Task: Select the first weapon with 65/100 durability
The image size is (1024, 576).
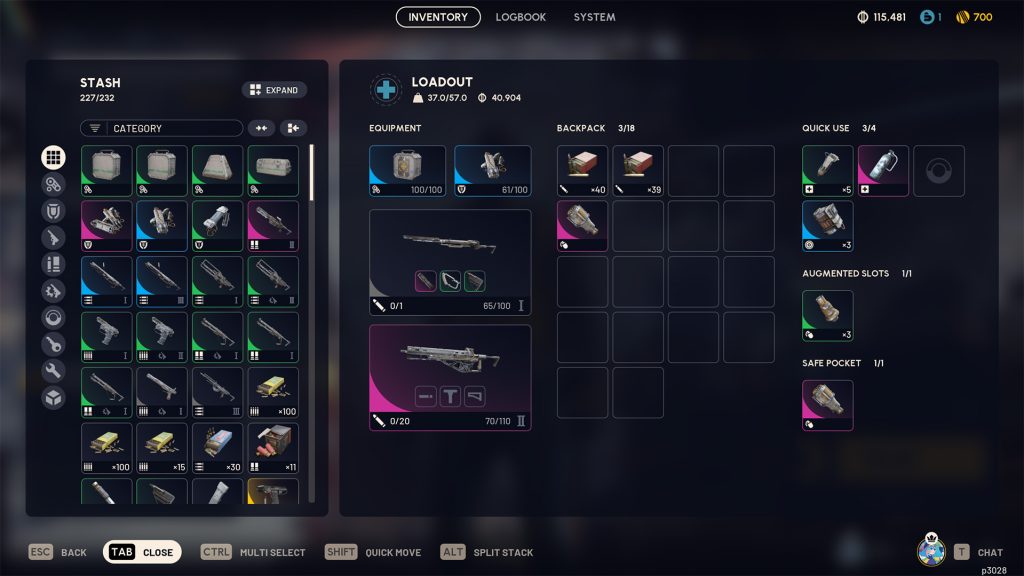Action: (x=450, y=262)
